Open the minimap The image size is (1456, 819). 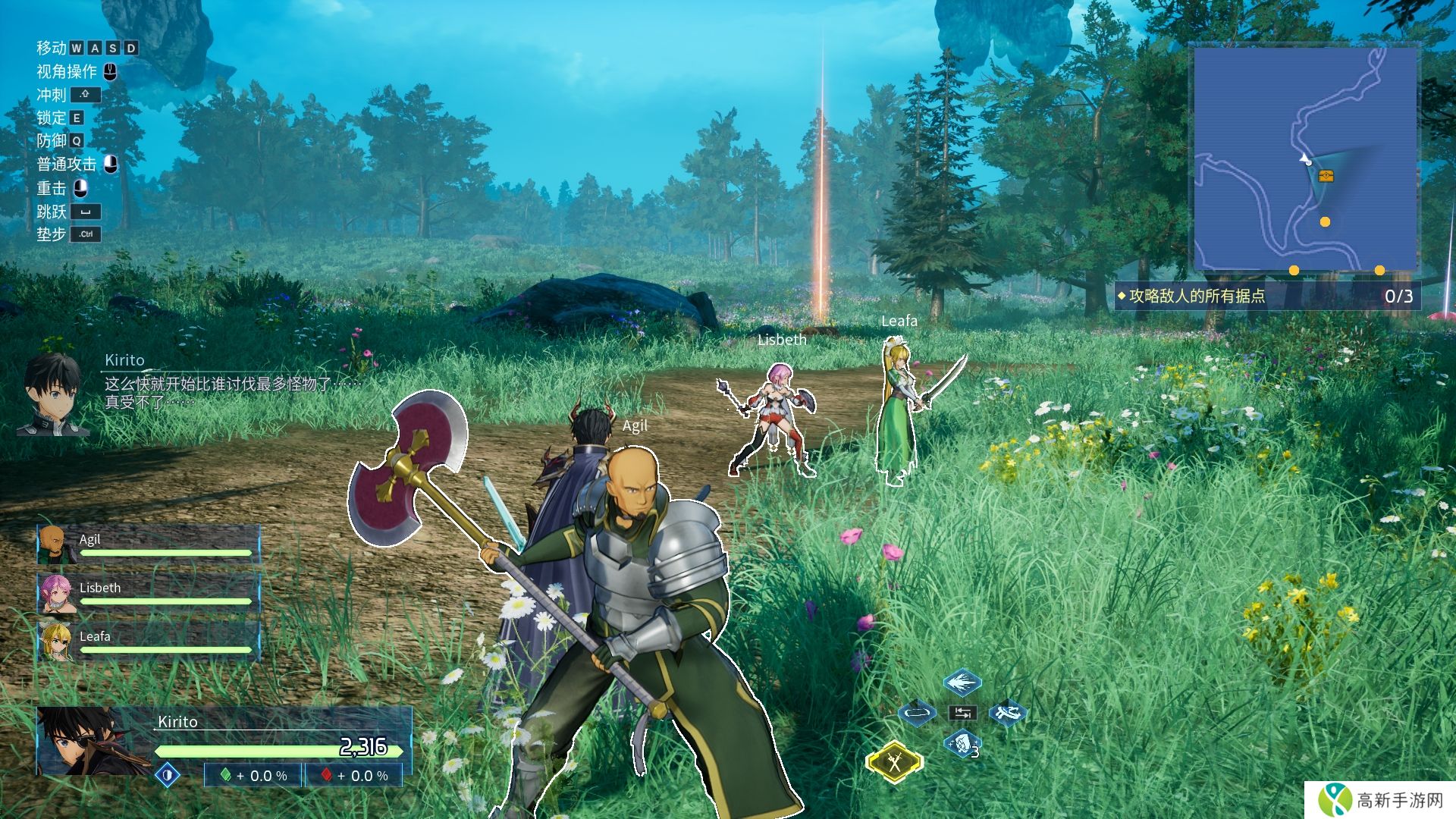[x=1305, y=159]
